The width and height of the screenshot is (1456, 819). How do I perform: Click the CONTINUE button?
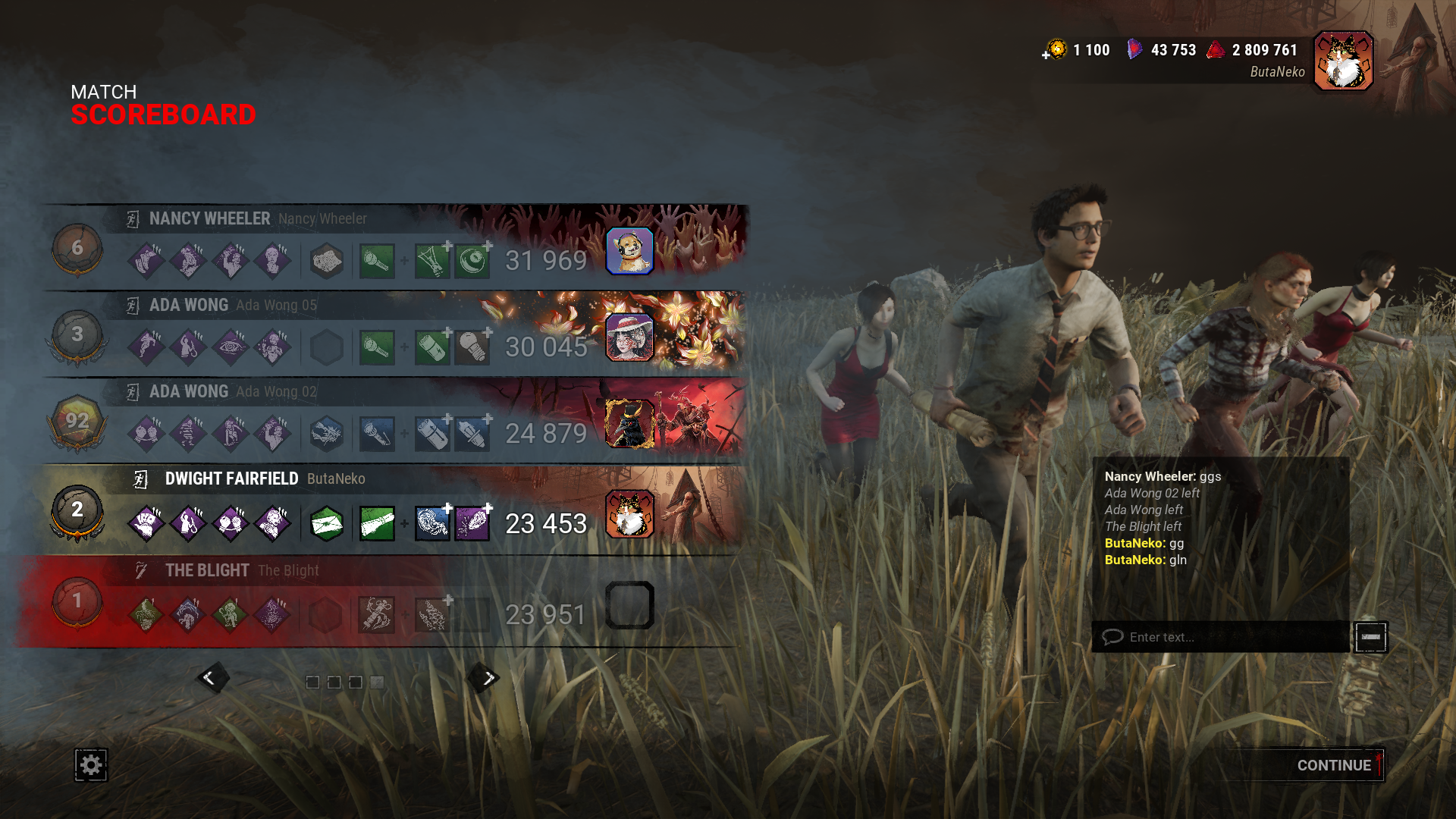pos(1333,765)
